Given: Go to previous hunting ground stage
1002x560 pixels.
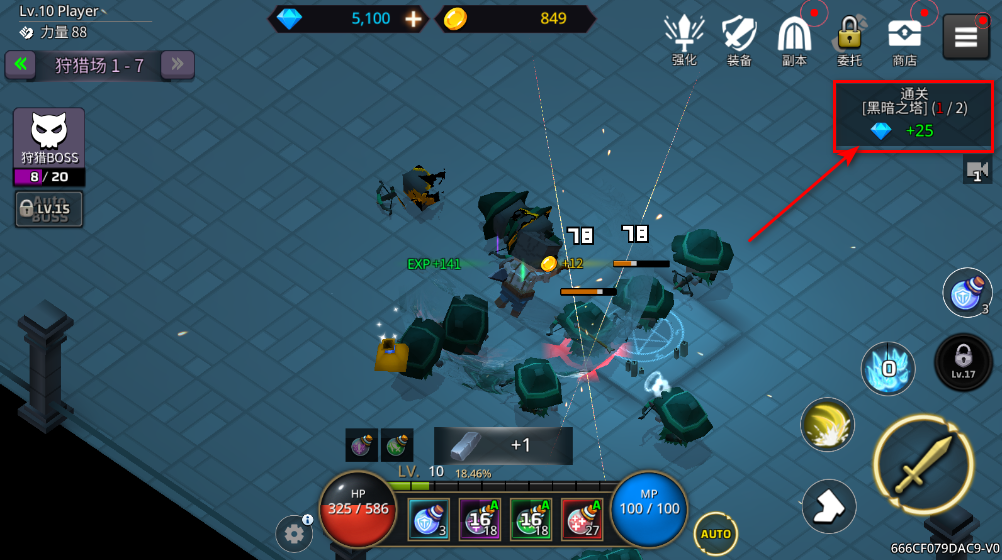Looking at the screenshot, I should (20, 65).
